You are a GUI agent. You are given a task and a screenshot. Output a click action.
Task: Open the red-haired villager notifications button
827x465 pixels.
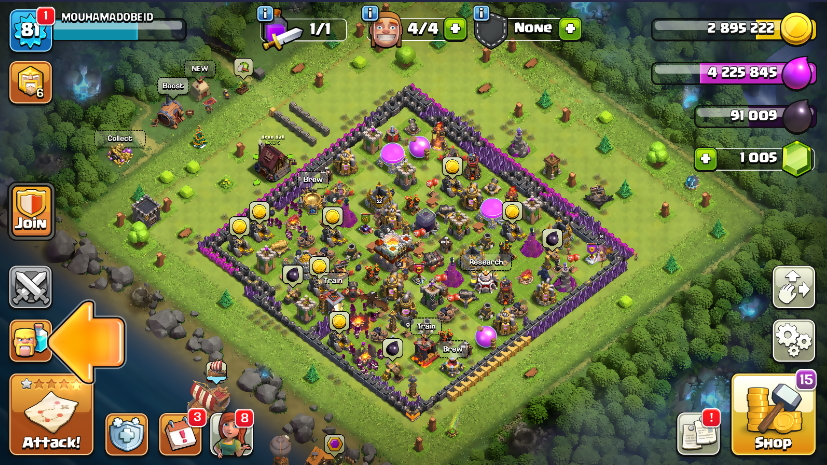pyautogui.click(x=230, y=434)
